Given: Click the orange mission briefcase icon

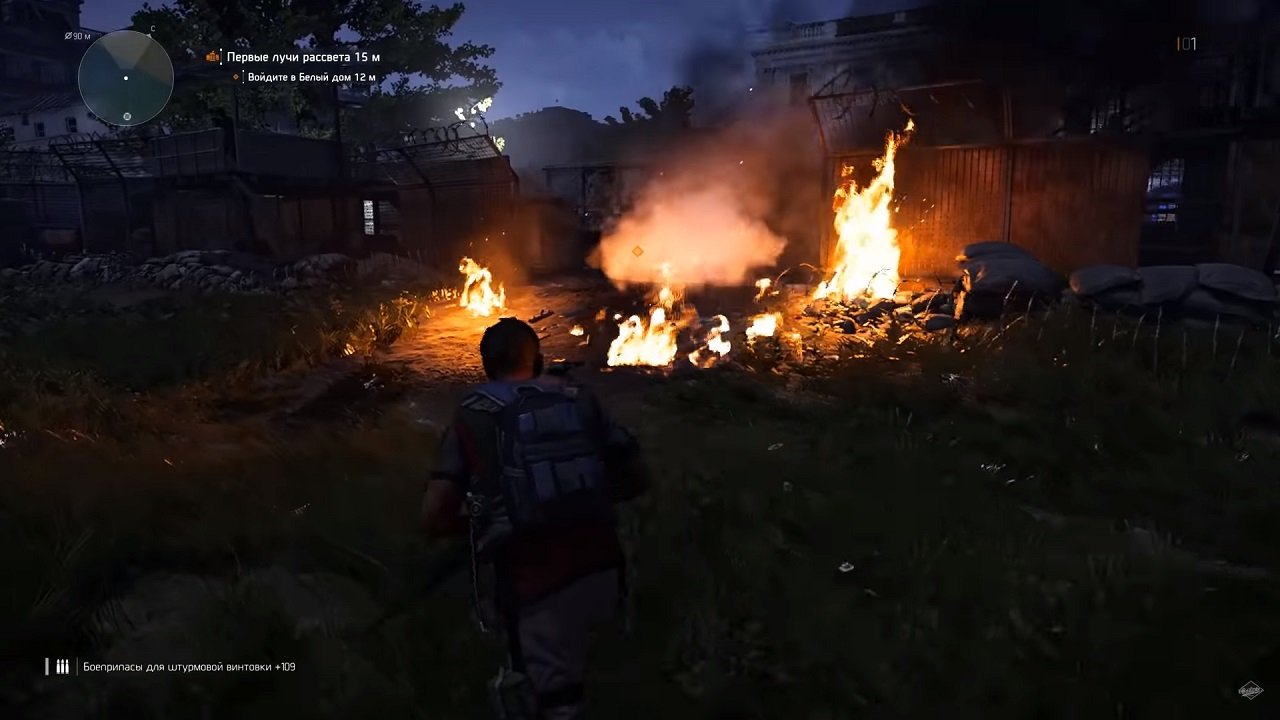Looking at the screenshot, I should pos(213,58).
